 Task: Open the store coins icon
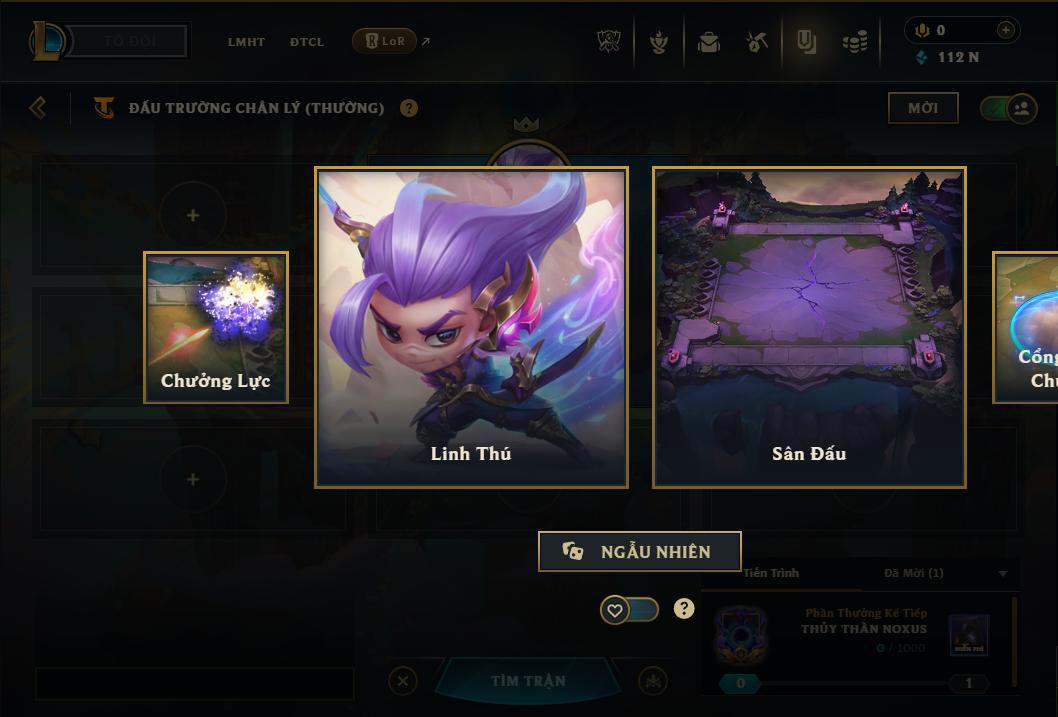(x=854, y=42)
